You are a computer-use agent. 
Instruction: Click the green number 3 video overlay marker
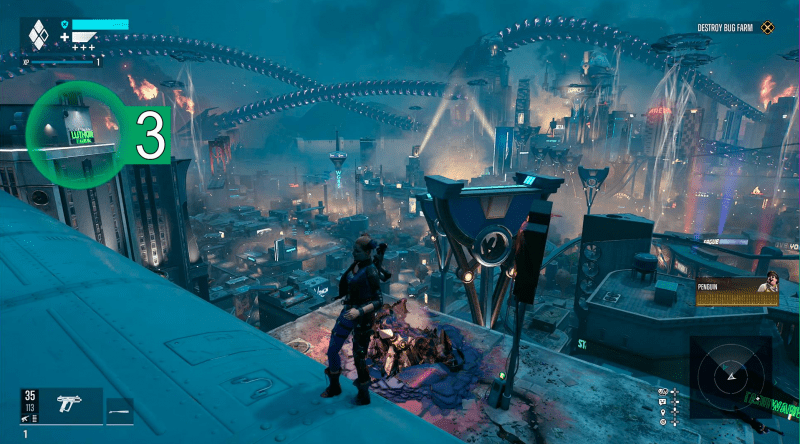coord(150,138)
